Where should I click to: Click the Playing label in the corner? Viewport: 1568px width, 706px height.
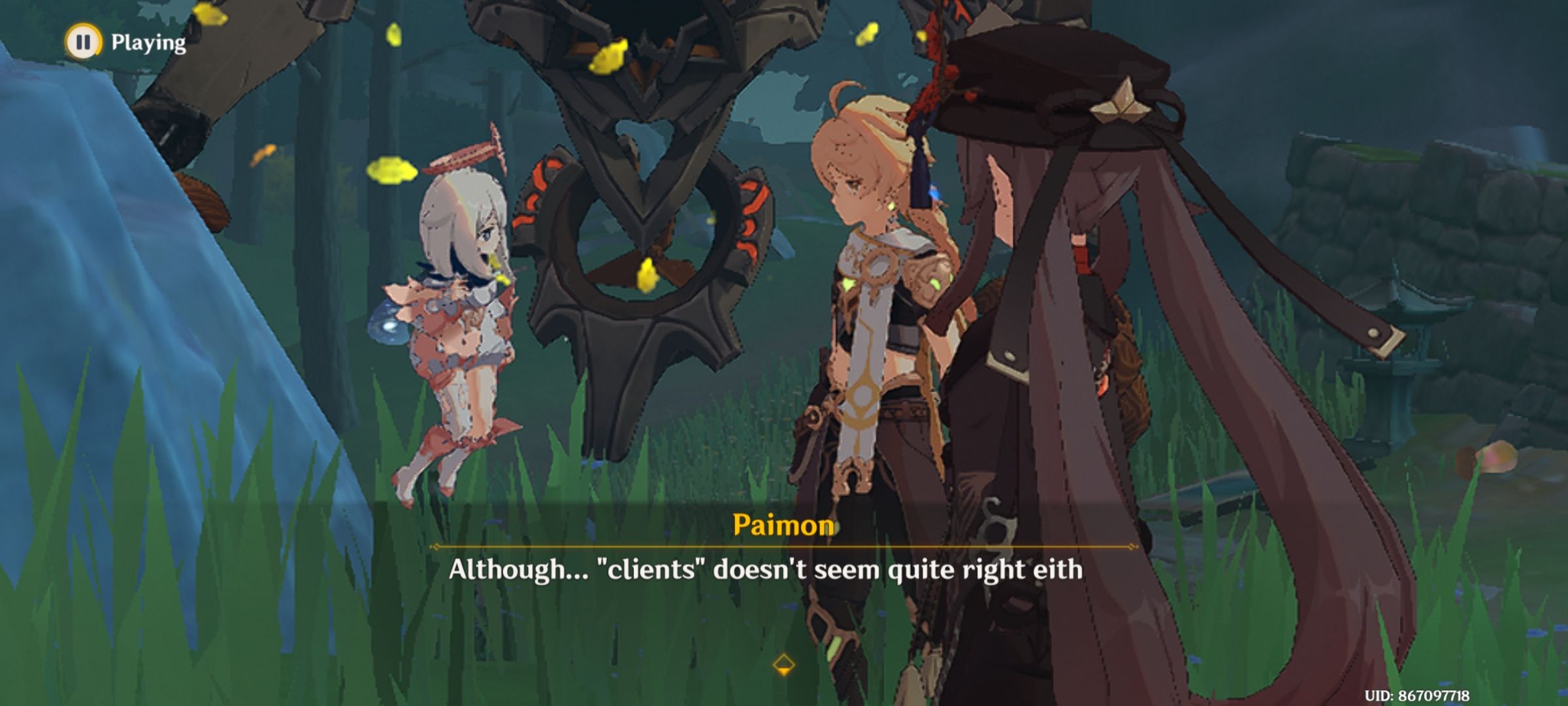point(147,43)
